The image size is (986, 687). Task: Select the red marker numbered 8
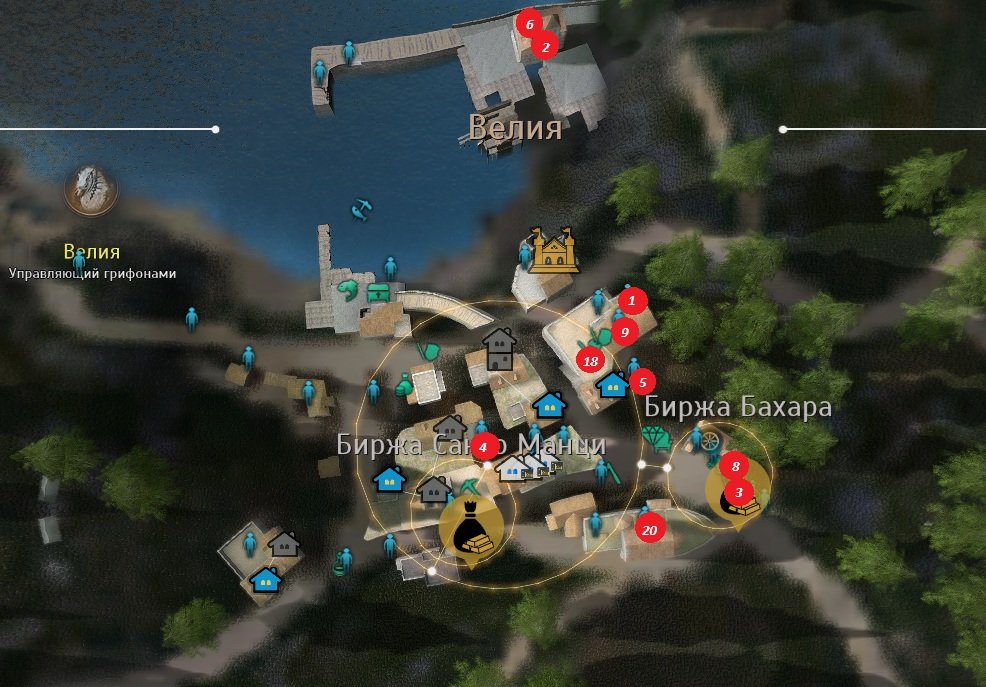coord(735,465)
